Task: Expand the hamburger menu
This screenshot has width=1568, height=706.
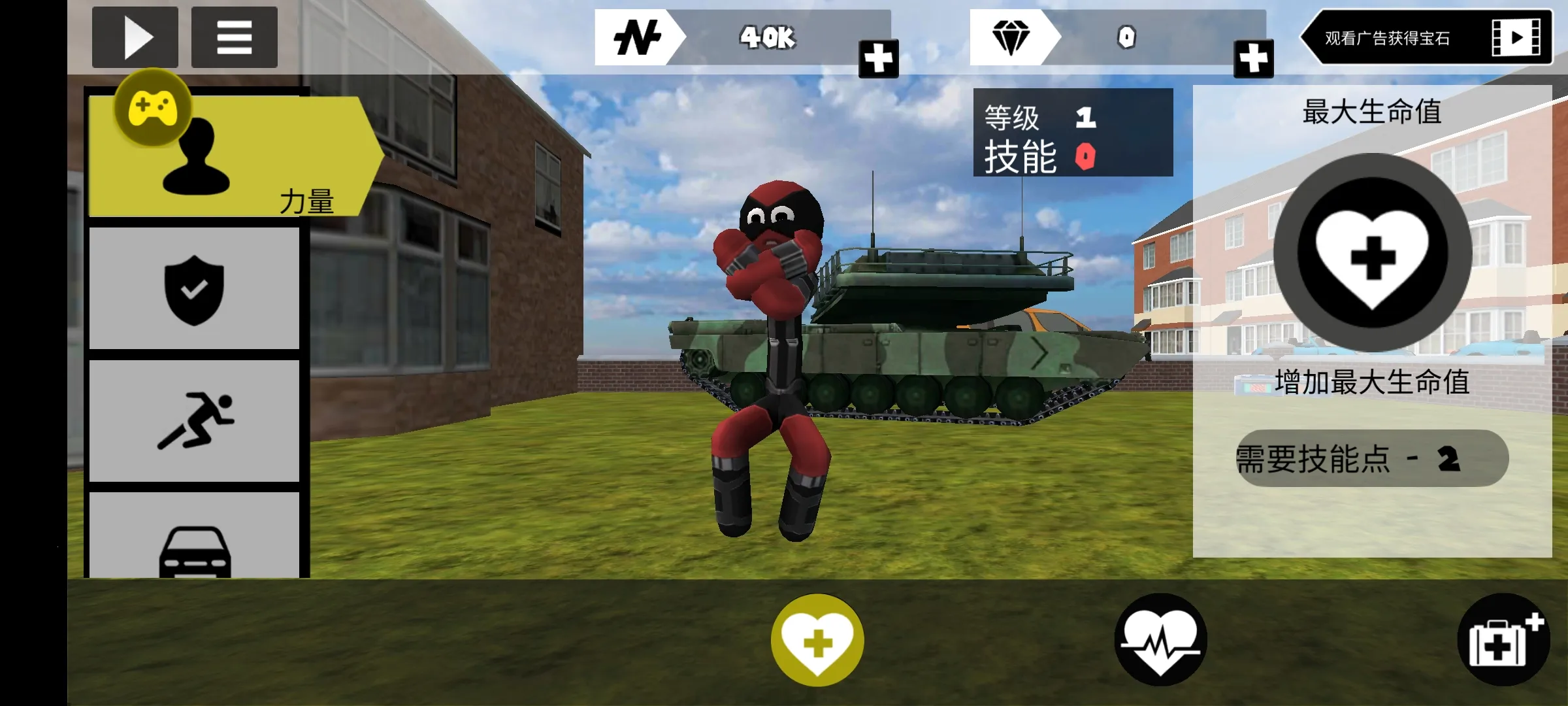Action: click(x=234, y=37)
